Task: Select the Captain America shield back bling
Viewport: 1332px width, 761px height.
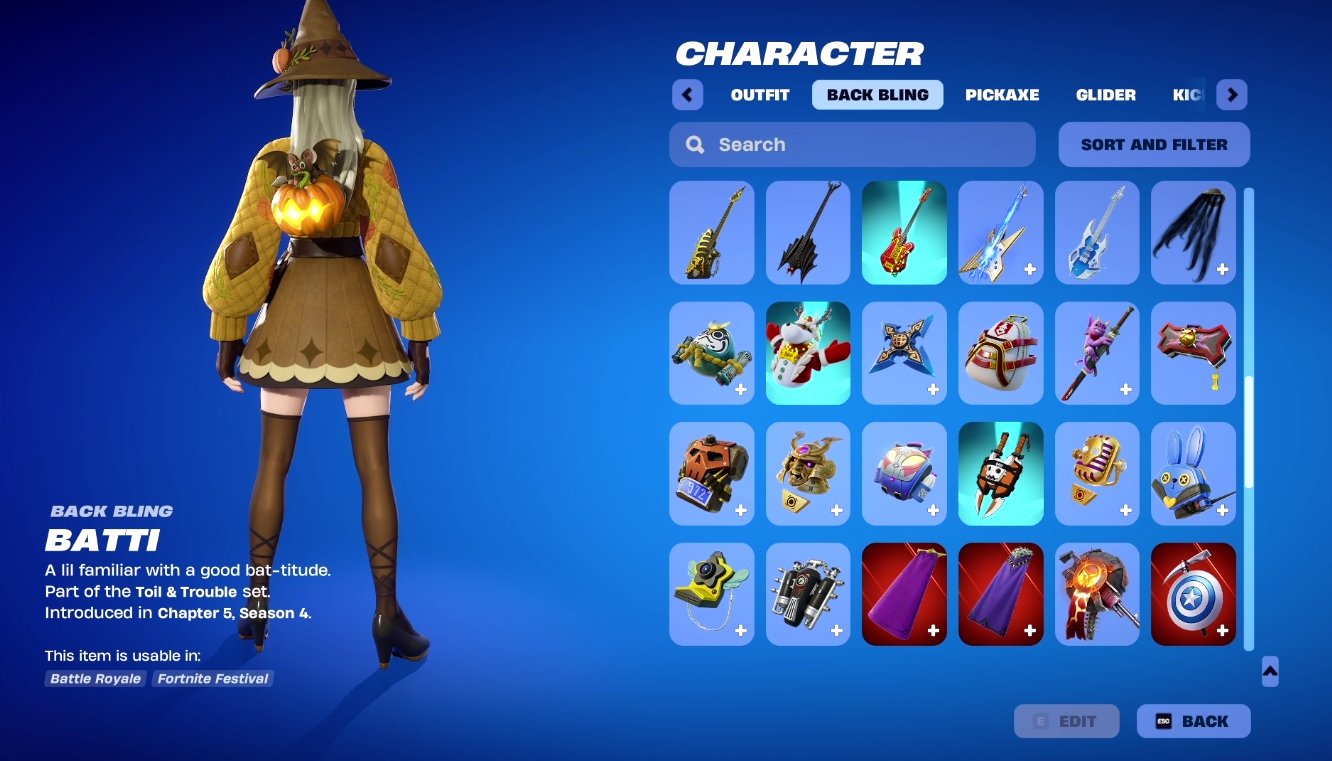Action: [1193, 593]
